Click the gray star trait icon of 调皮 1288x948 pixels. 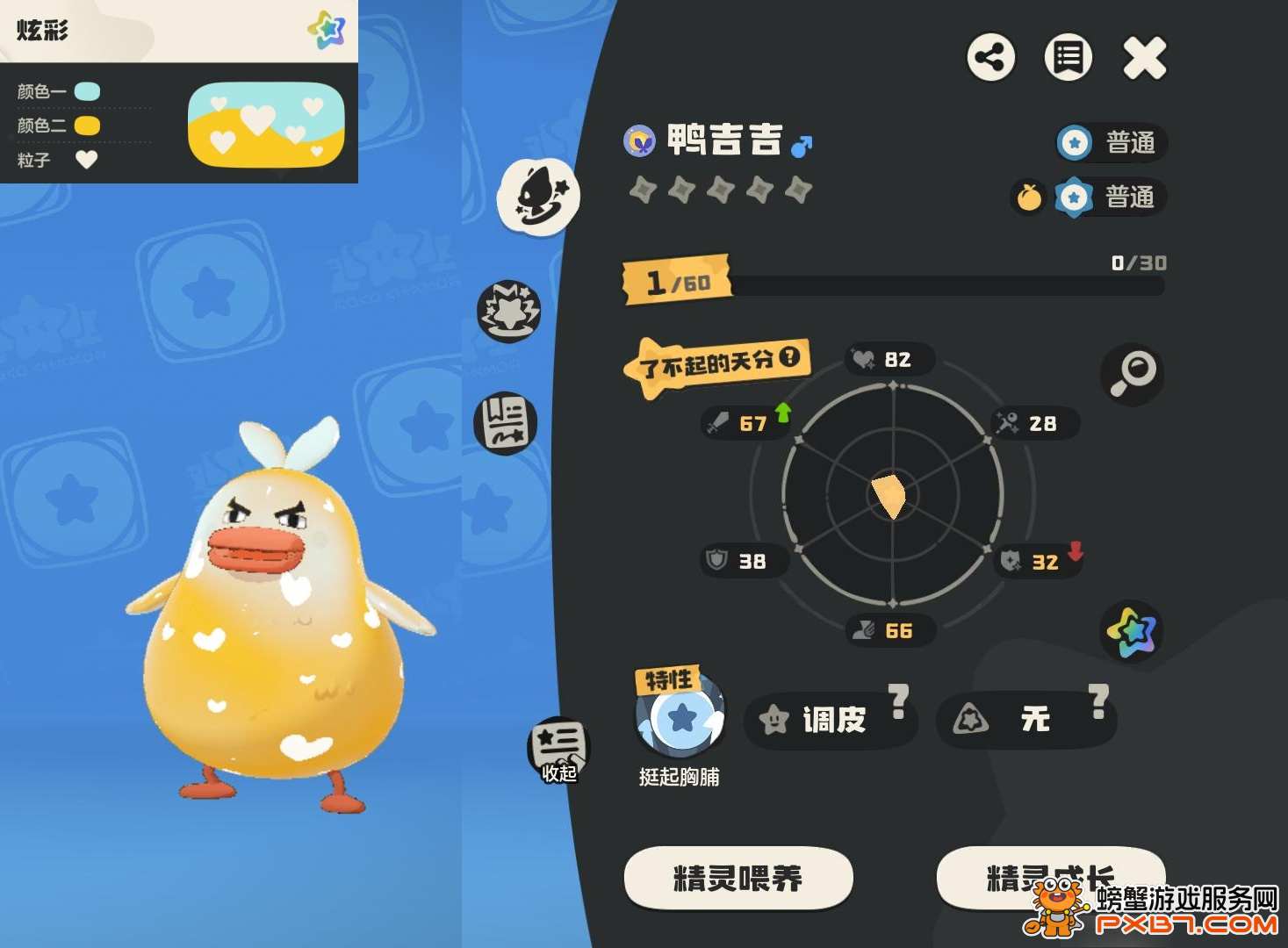click(x=773, y=720)
